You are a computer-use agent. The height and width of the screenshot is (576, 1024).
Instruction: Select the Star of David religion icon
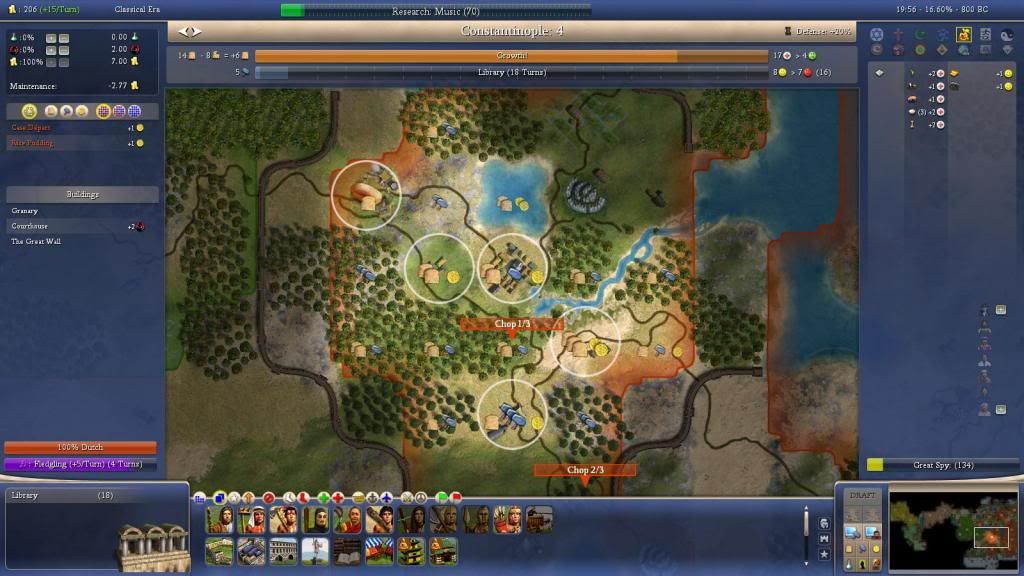point(877,34)
